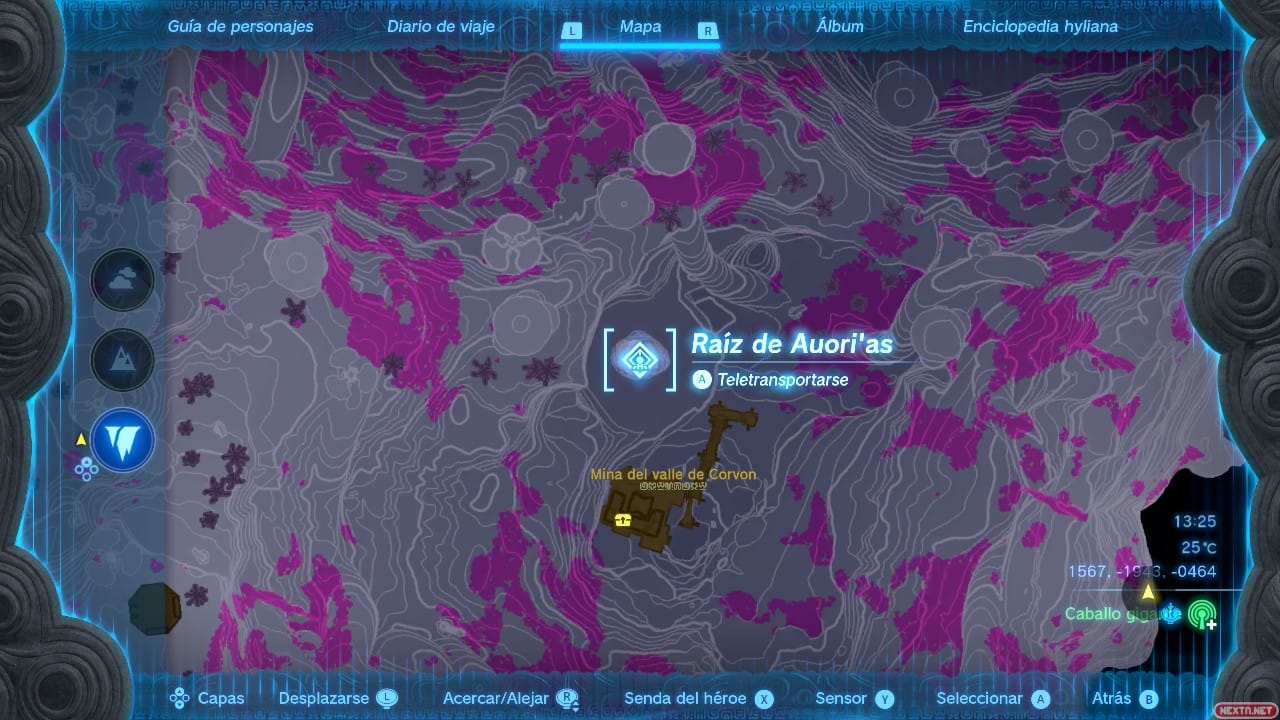
Task: Select the treasure chest marker in the mine
Action: 624,519
